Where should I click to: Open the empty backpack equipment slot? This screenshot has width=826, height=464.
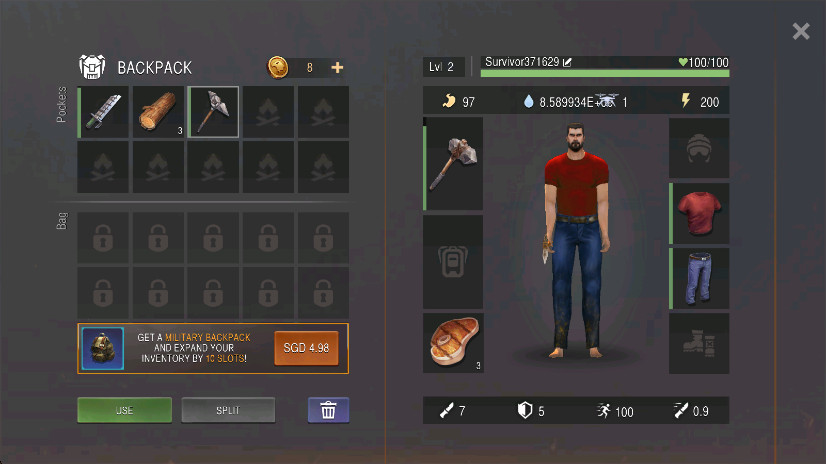[x=453, y=262]
